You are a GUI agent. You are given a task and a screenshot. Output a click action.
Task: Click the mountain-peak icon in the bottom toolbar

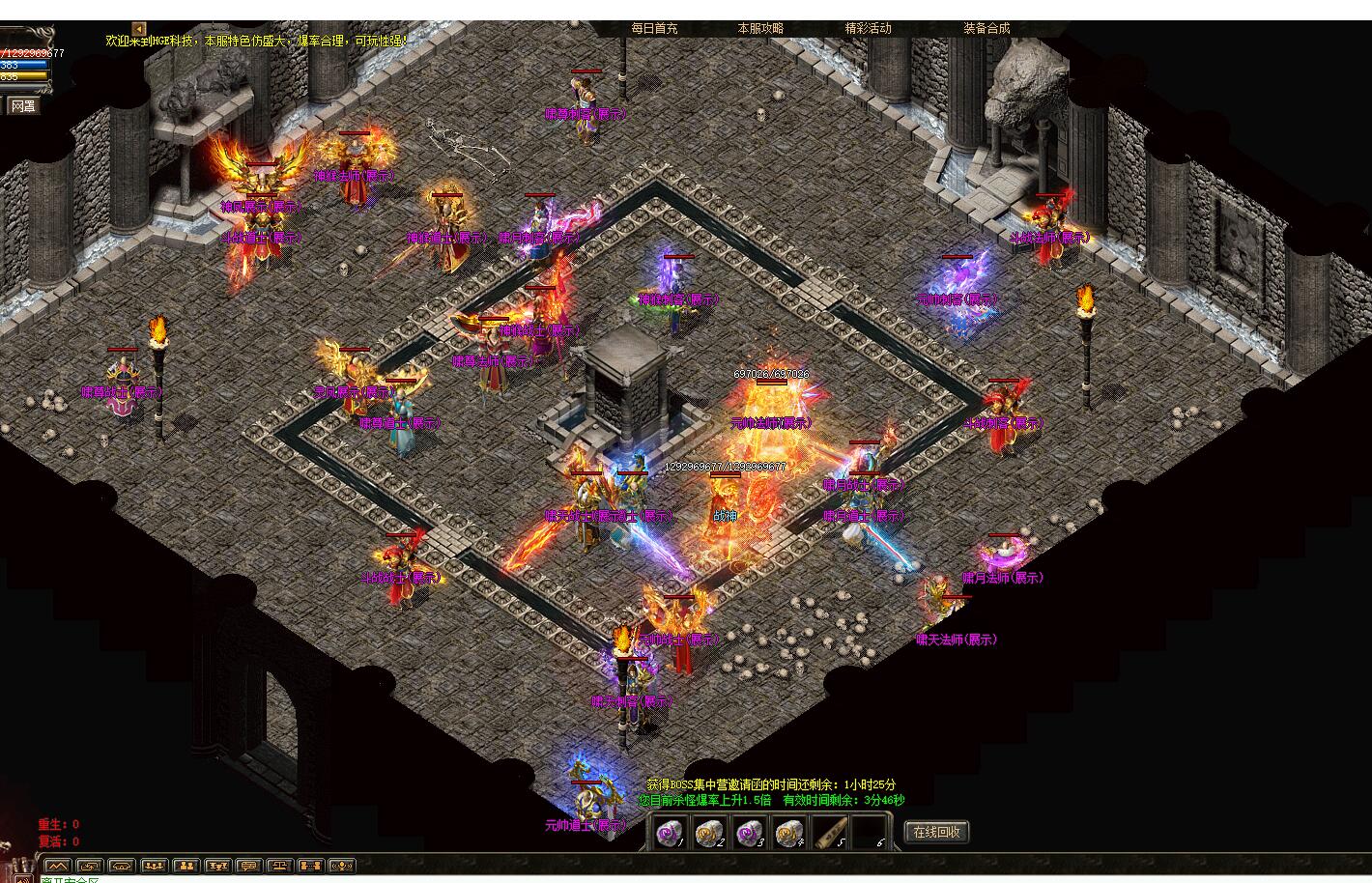tap(58, 866)
